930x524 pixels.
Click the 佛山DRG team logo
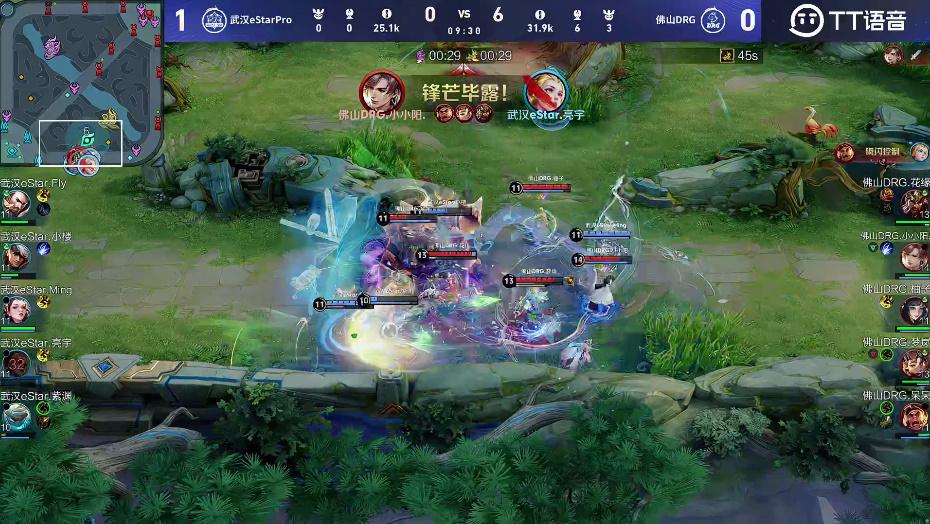click(712, 20)
